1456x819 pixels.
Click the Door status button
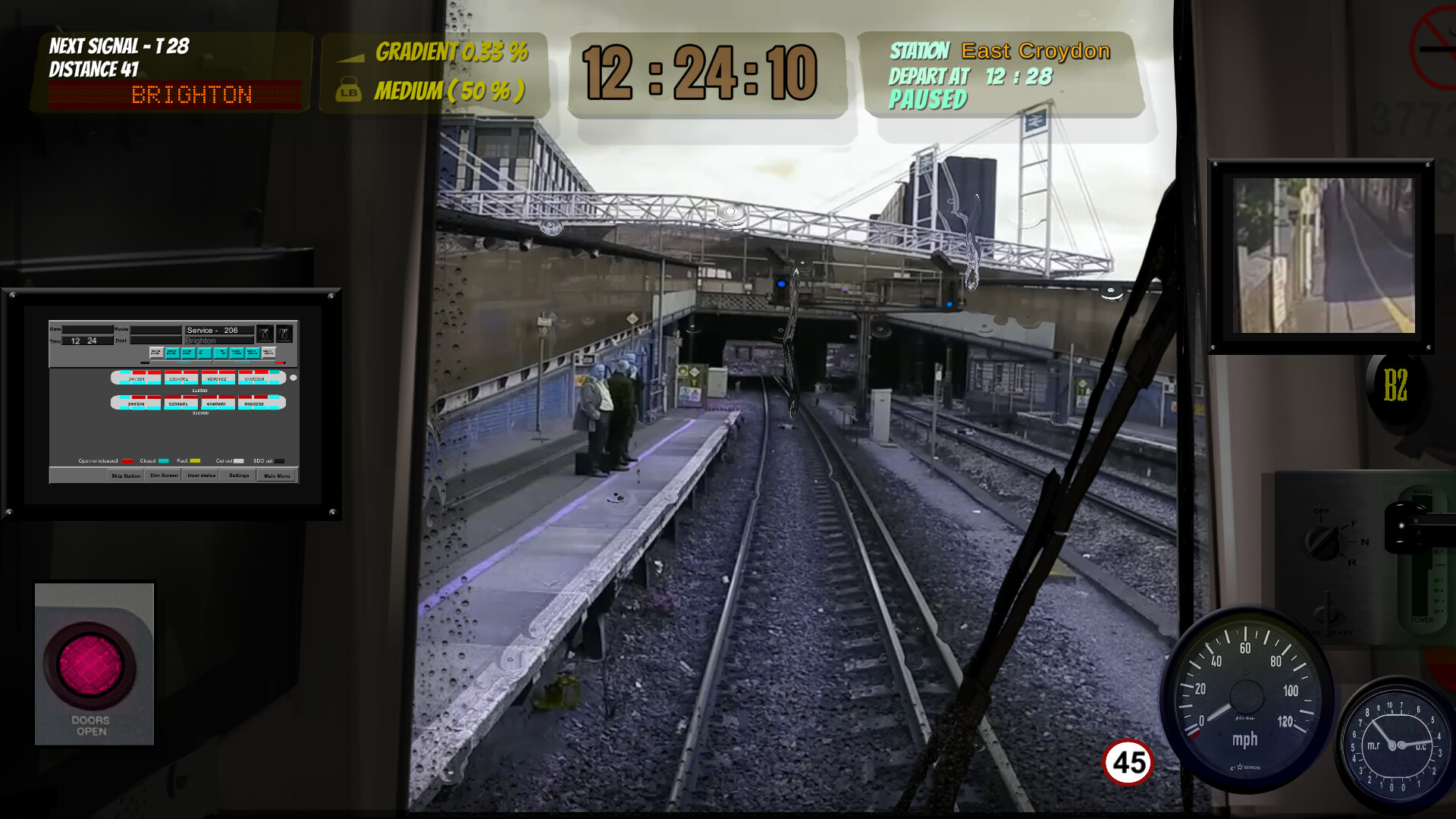(x=201, y=475)
